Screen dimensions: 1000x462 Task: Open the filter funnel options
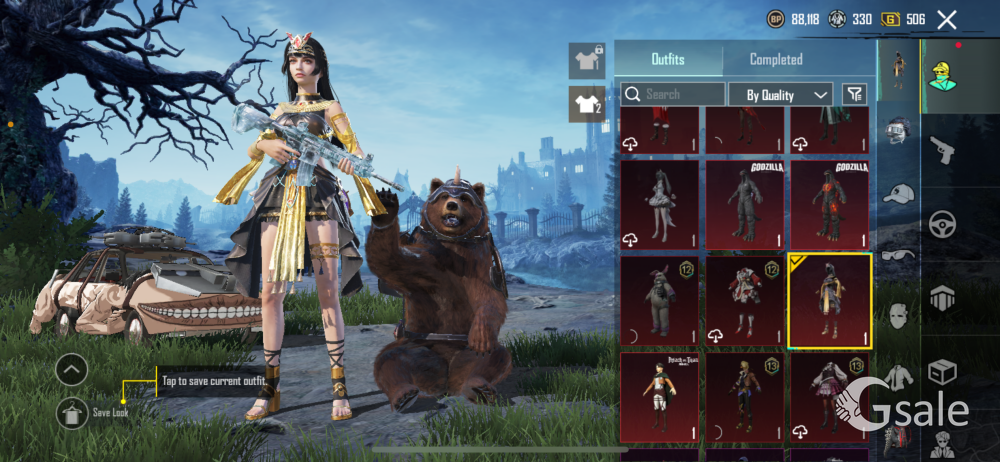854,94
